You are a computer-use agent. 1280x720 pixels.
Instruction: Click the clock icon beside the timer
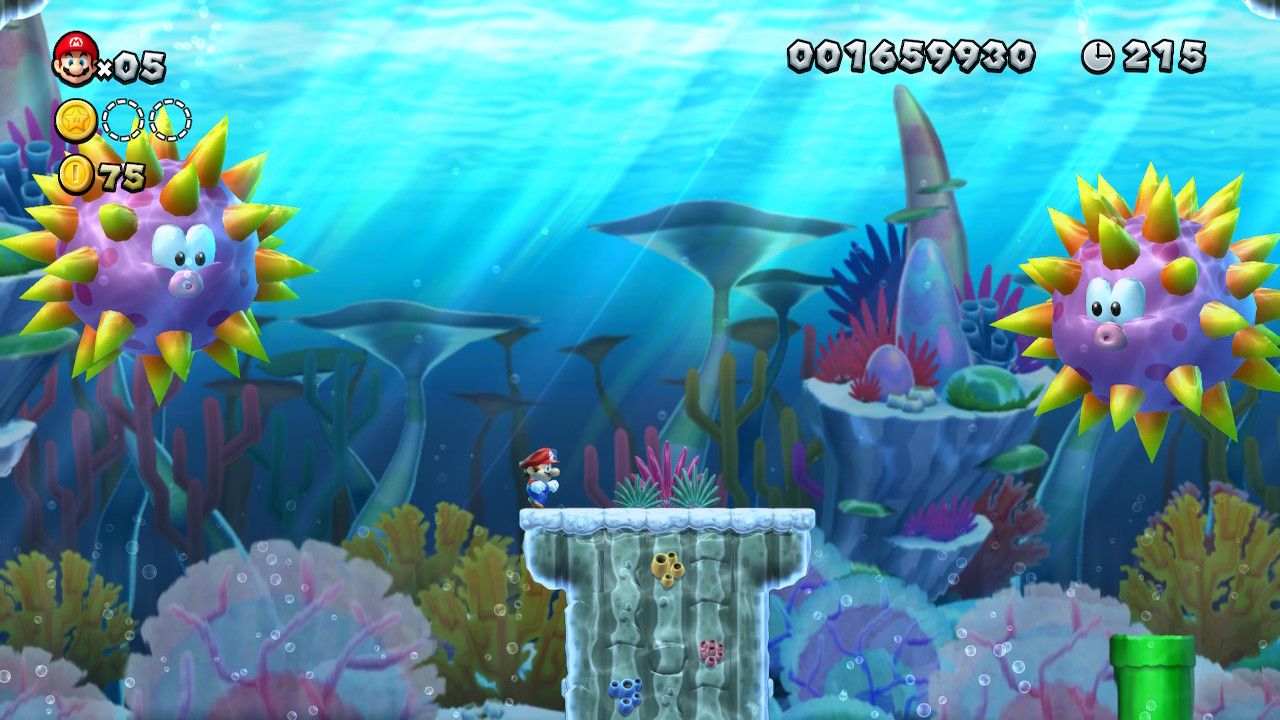pyautogui.click(x=1100, y=57)
